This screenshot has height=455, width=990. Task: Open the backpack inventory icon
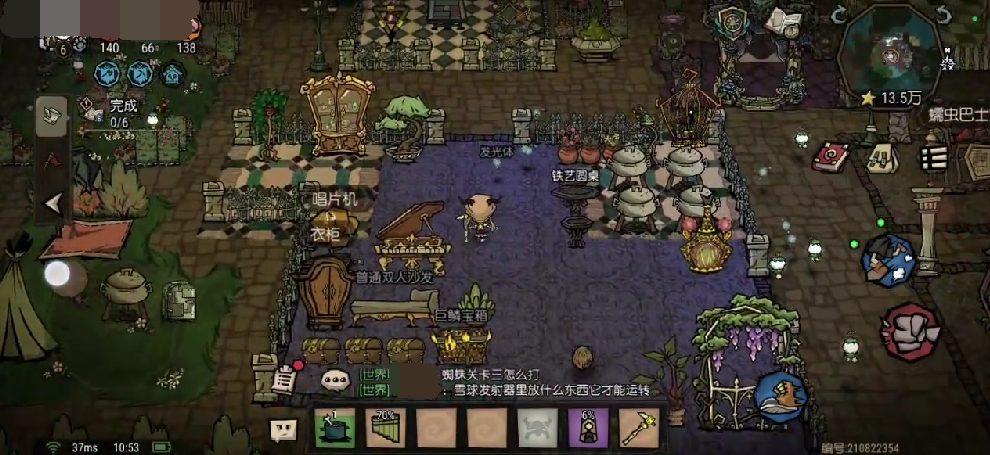tap(881, 157)
